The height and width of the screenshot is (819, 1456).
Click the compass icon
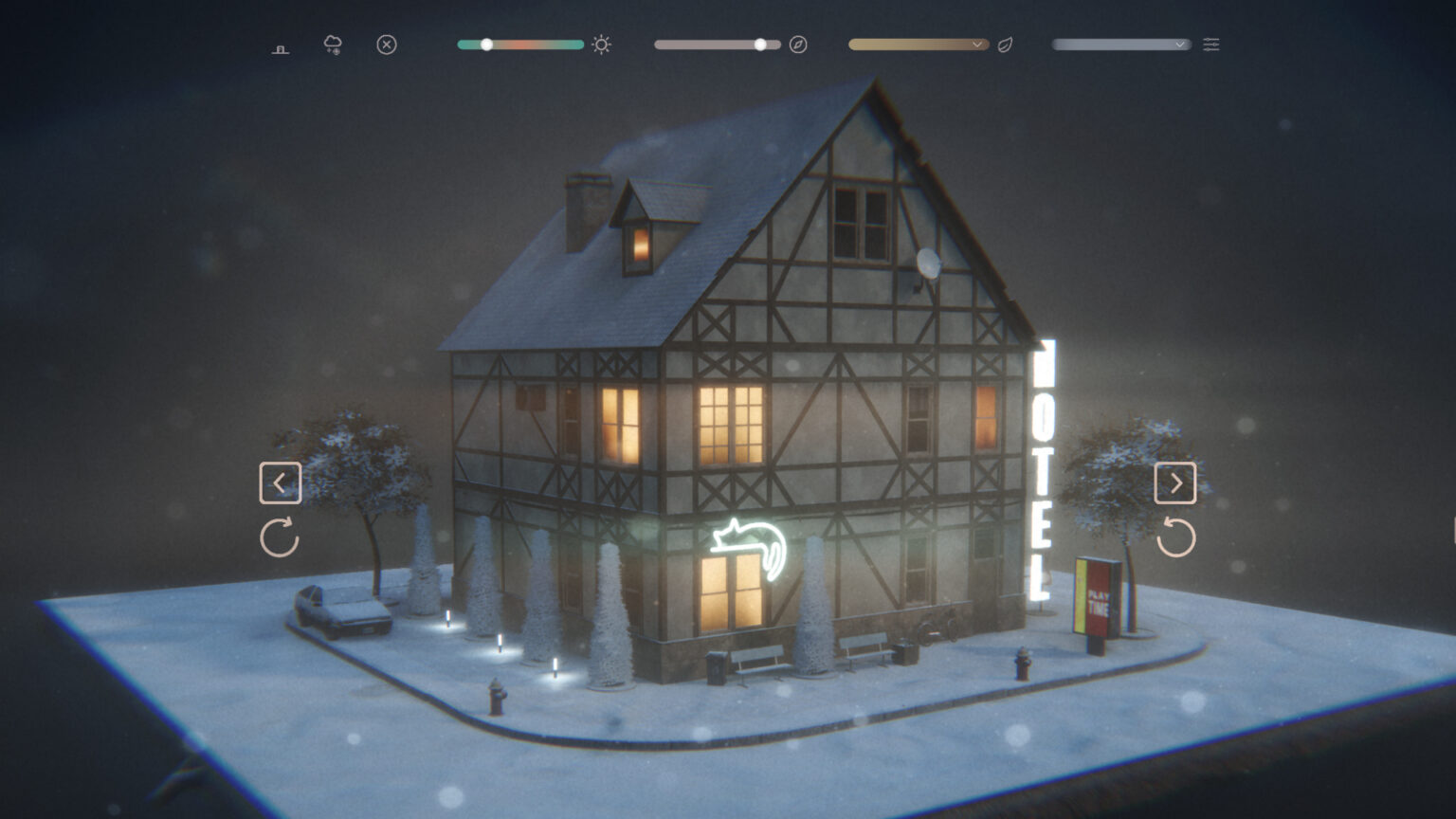click(x=798, y=45)
